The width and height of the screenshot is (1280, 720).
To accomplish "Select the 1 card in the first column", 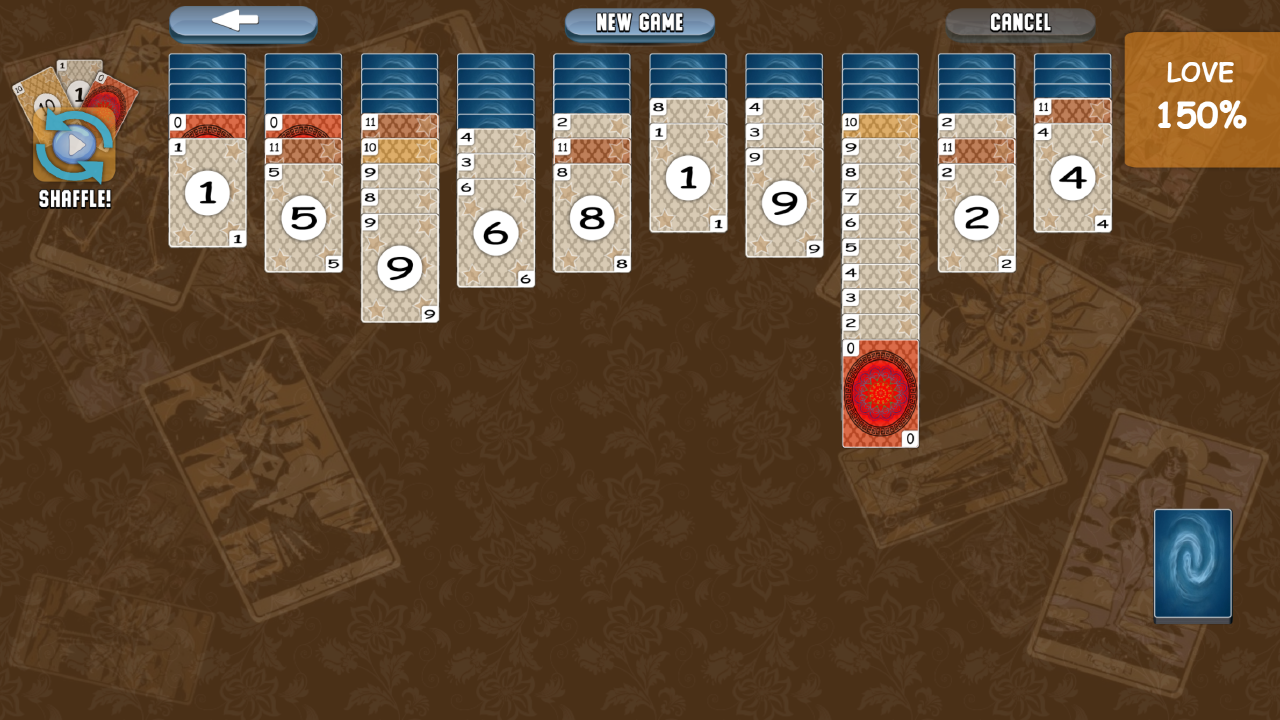I will [x=207, y=193].
